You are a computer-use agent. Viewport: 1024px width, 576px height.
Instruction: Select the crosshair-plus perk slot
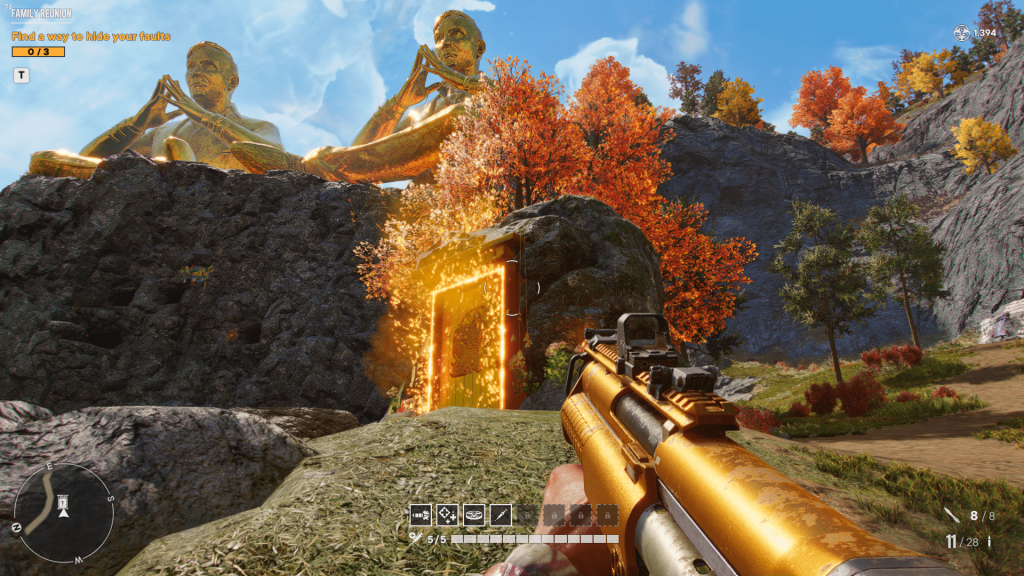click(x=447, y=515)
